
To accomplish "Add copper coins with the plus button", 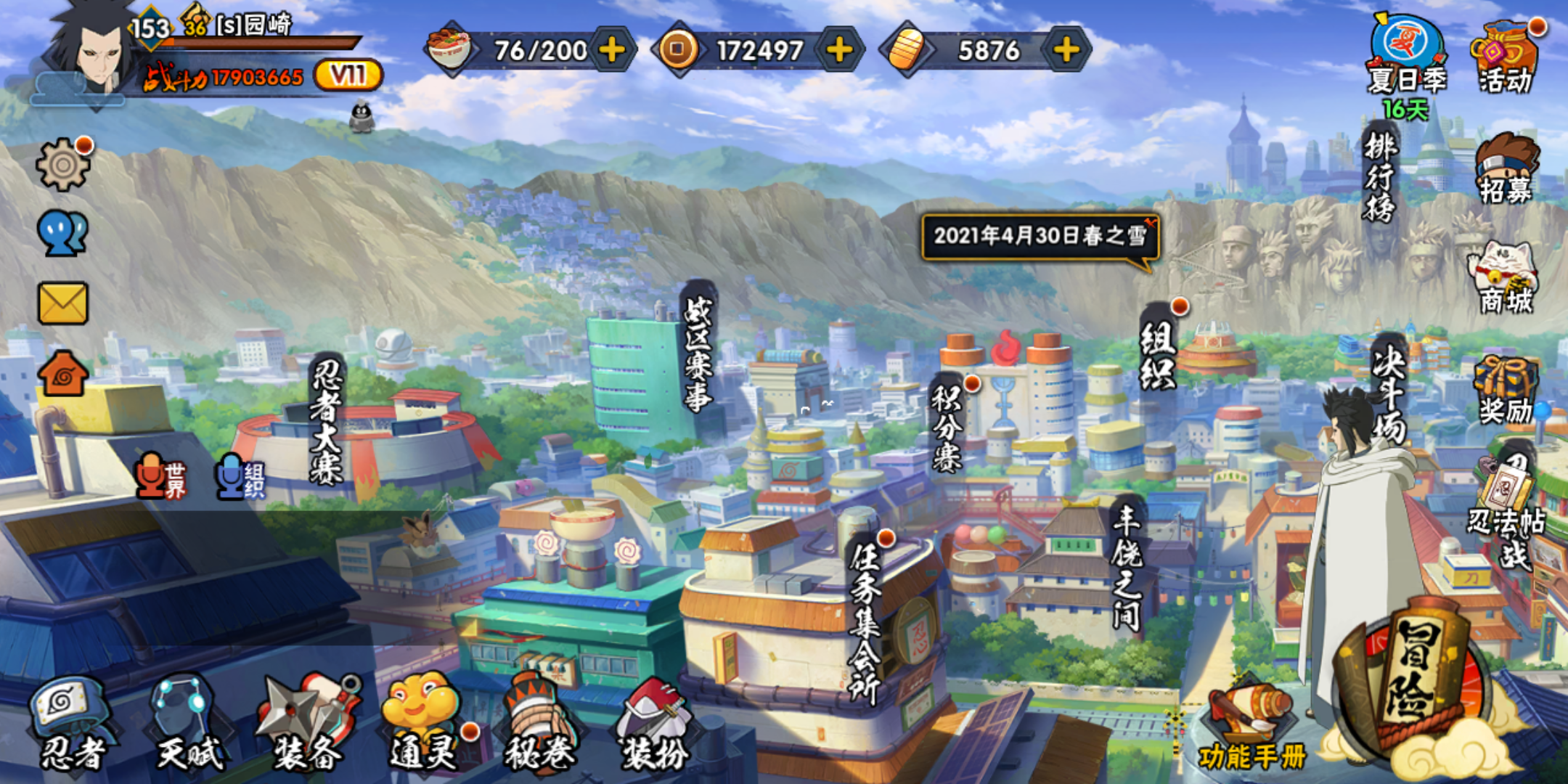I will point(839,50).
